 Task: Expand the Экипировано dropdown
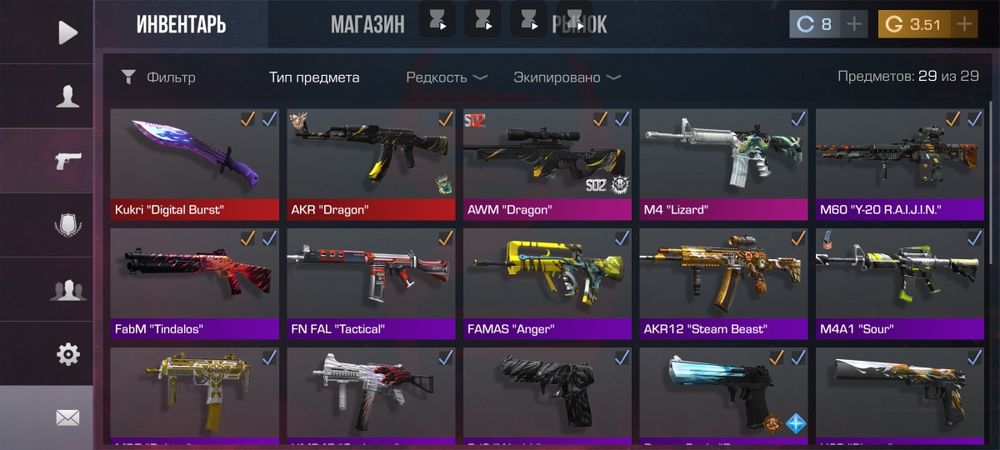click(566, 77)
